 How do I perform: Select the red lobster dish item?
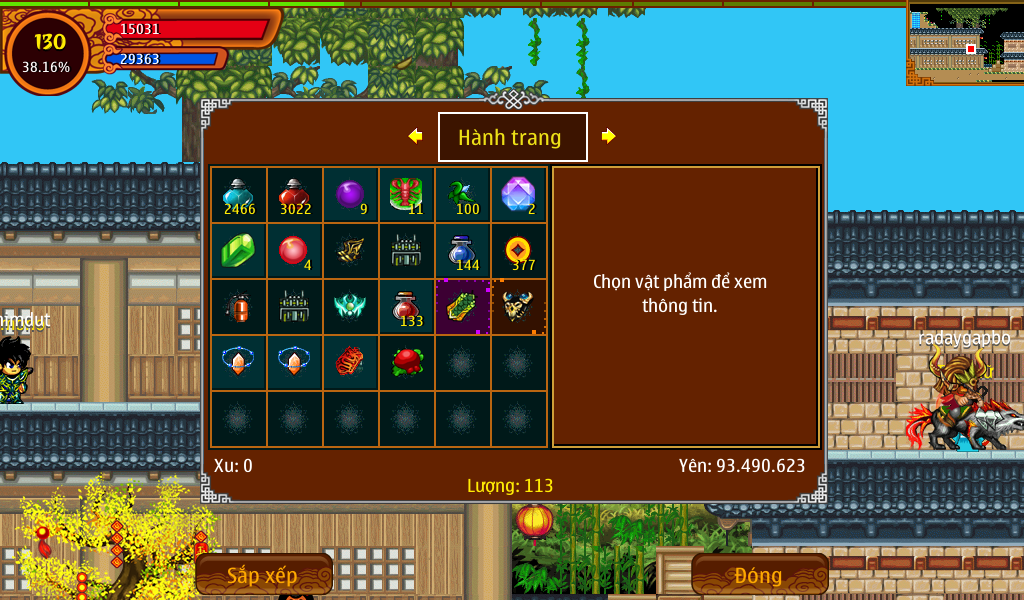point(406,195)
